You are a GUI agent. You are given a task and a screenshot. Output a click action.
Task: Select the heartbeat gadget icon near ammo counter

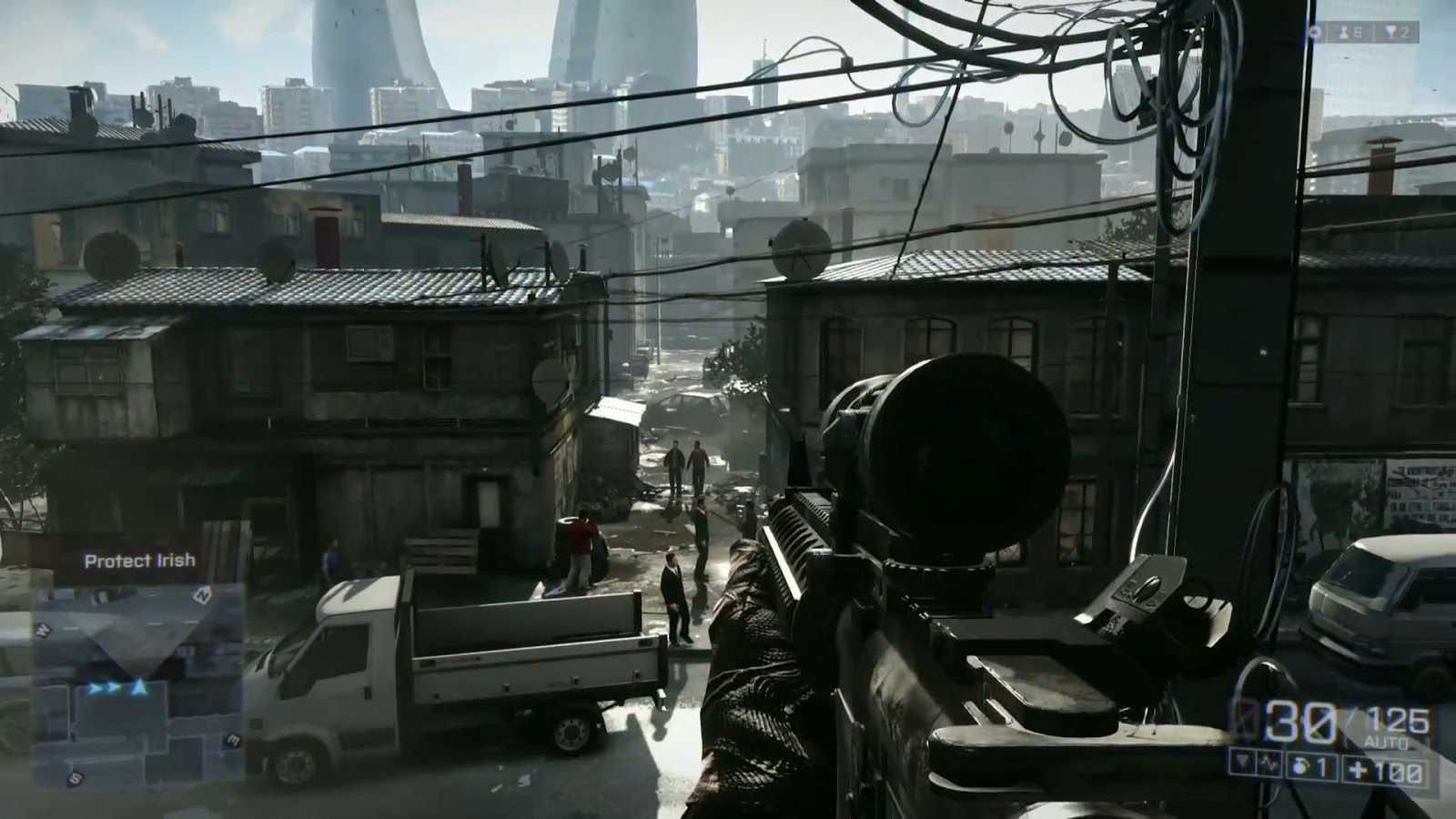click(x=1269, y=763)
